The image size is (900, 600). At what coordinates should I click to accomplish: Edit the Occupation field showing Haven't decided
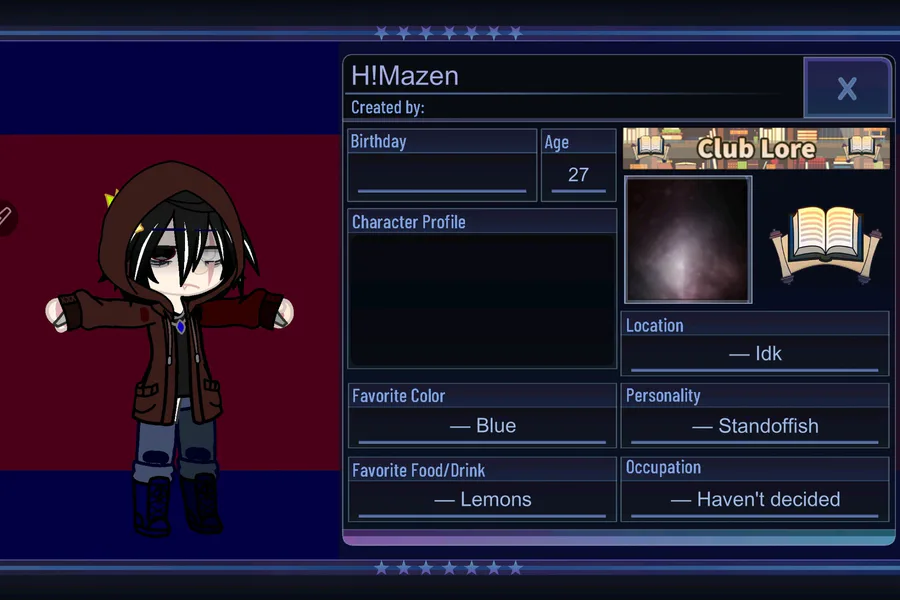[754, 499]
